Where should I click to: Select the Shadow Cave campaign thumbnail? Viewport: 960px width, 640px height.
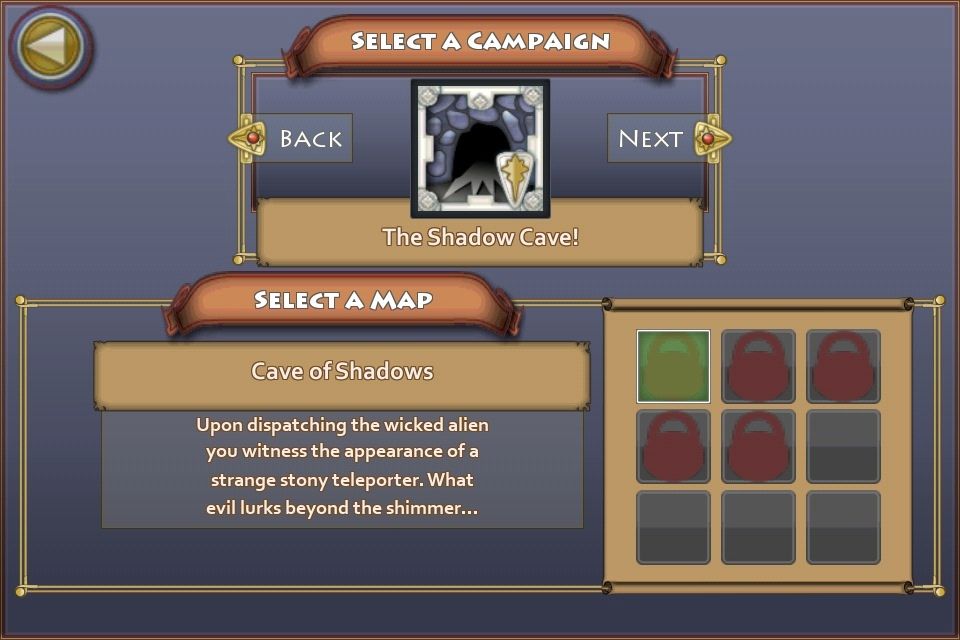coord(480,149)
